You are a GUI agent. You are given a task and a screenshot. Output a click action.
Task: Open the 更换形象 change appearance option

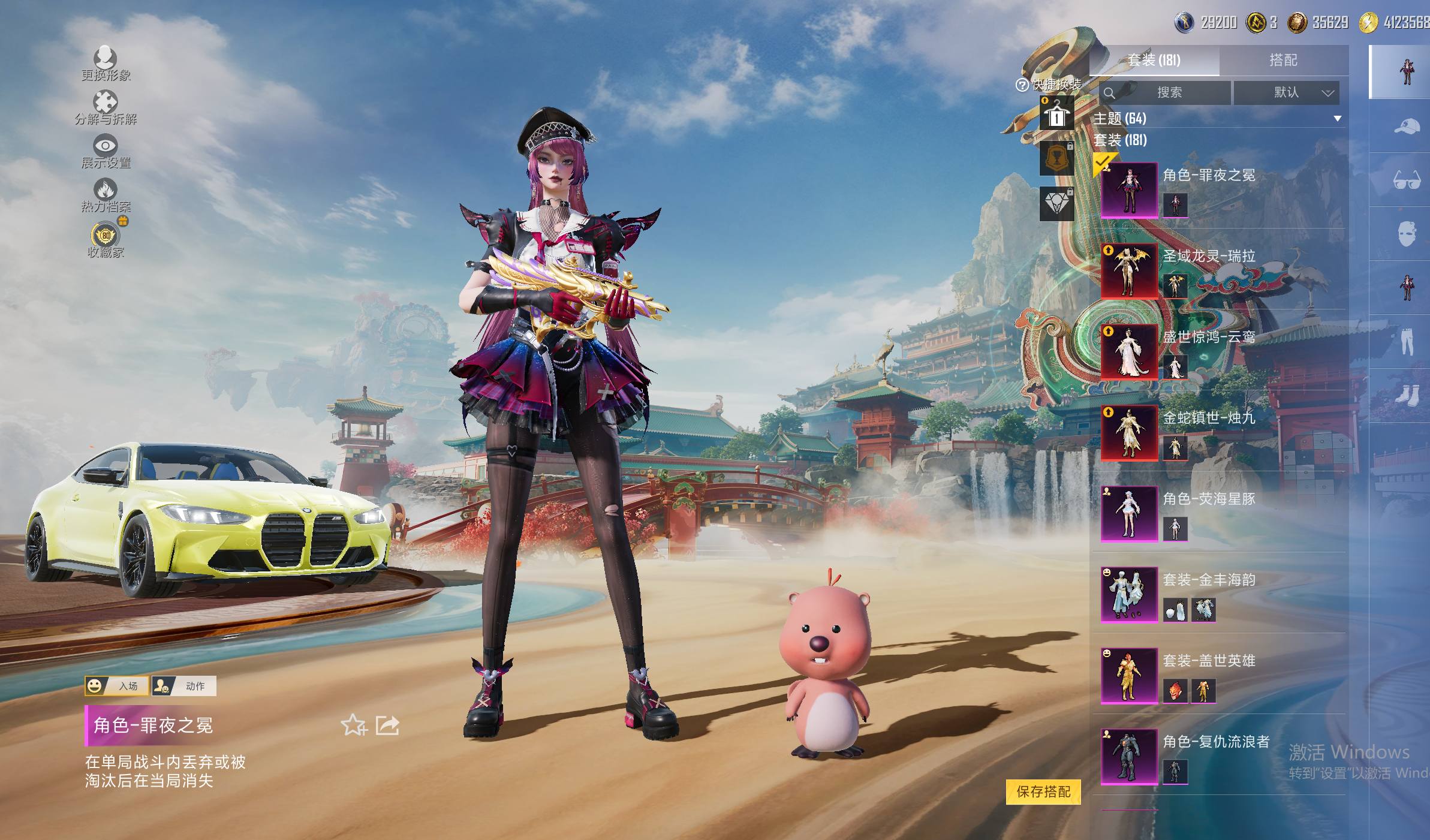(106, 59)
